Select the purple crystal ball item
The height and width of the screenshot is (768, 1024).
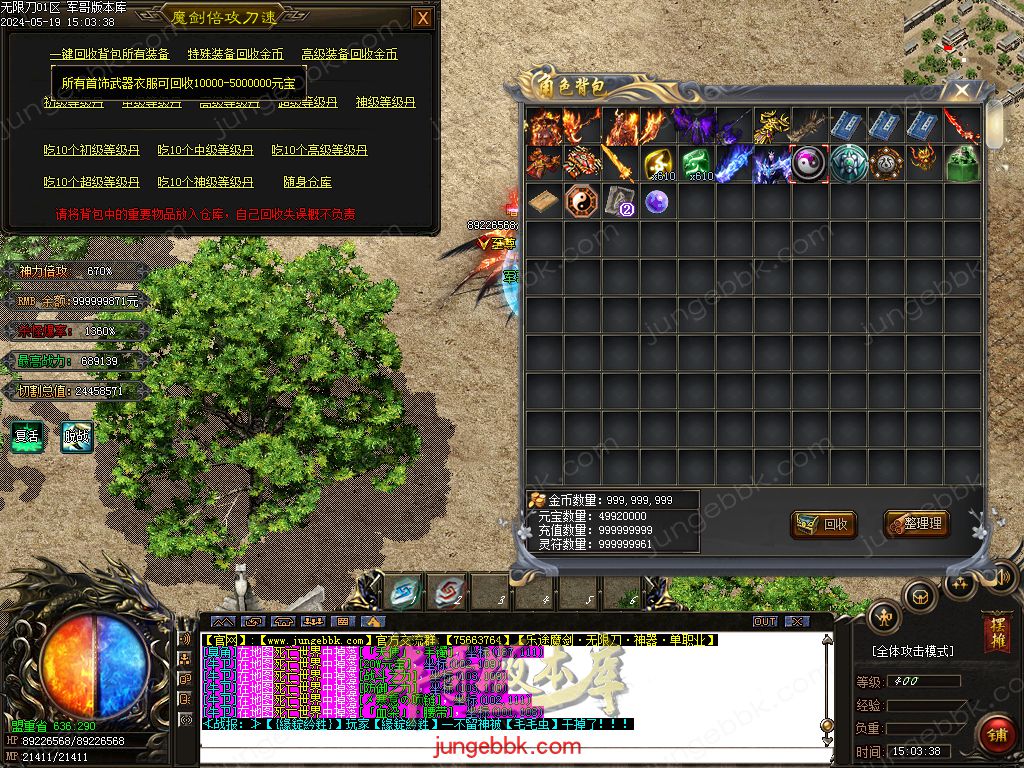coord(656,201)
